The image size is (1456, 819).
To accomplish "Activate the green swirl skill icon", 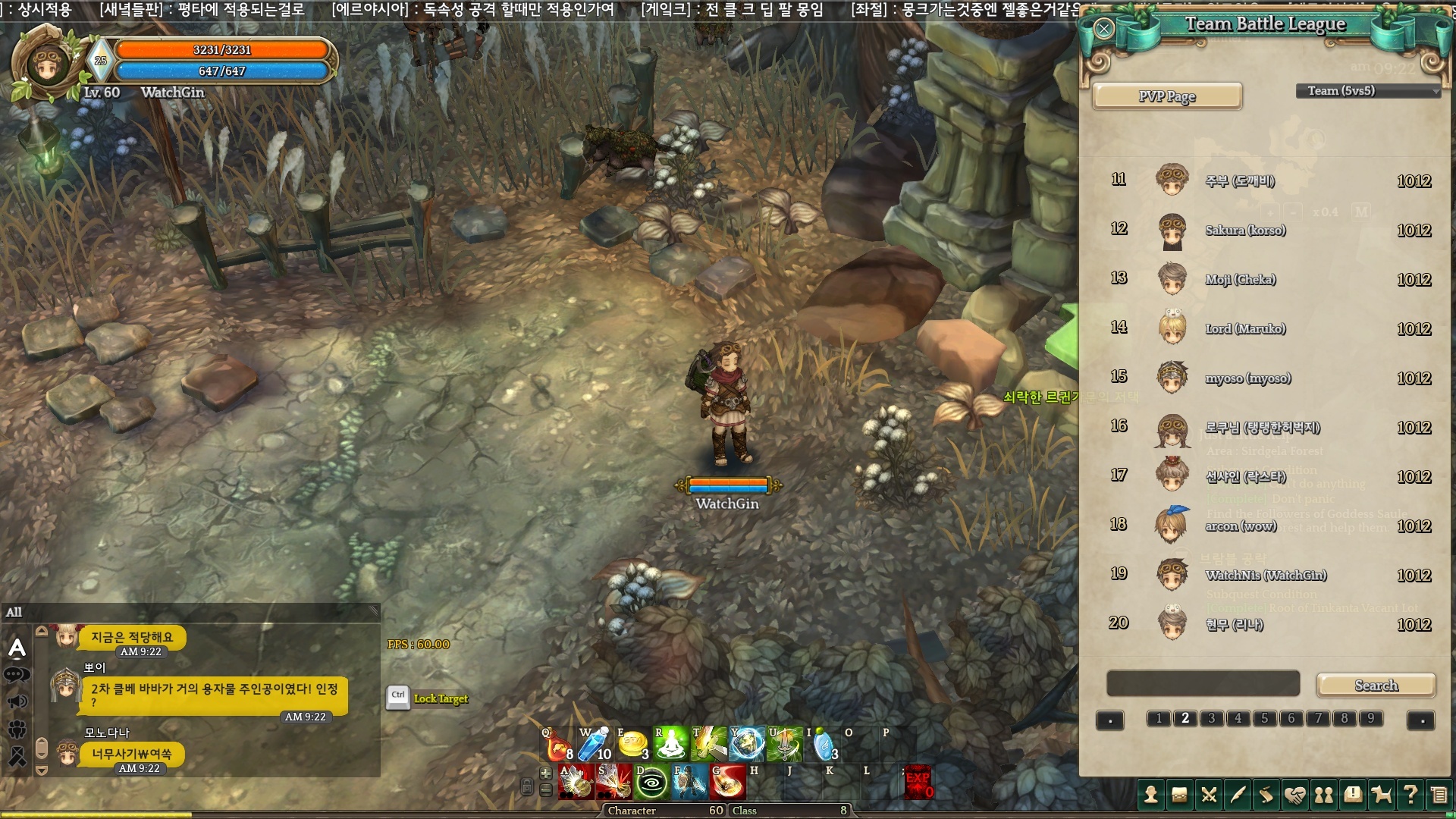I will (651, 783).
